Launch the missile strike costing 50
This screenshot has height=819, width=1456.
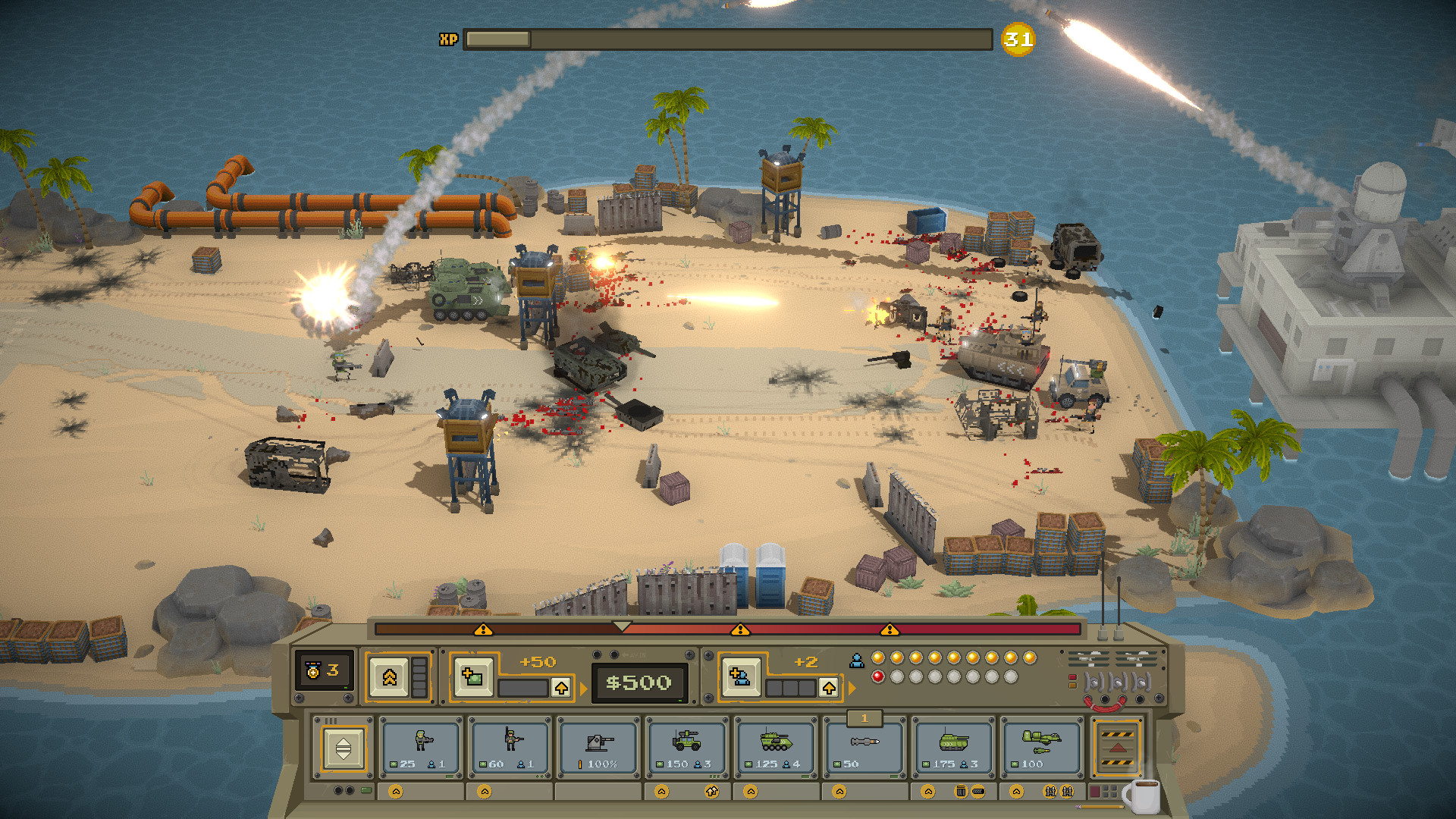[x=864, y=746]
